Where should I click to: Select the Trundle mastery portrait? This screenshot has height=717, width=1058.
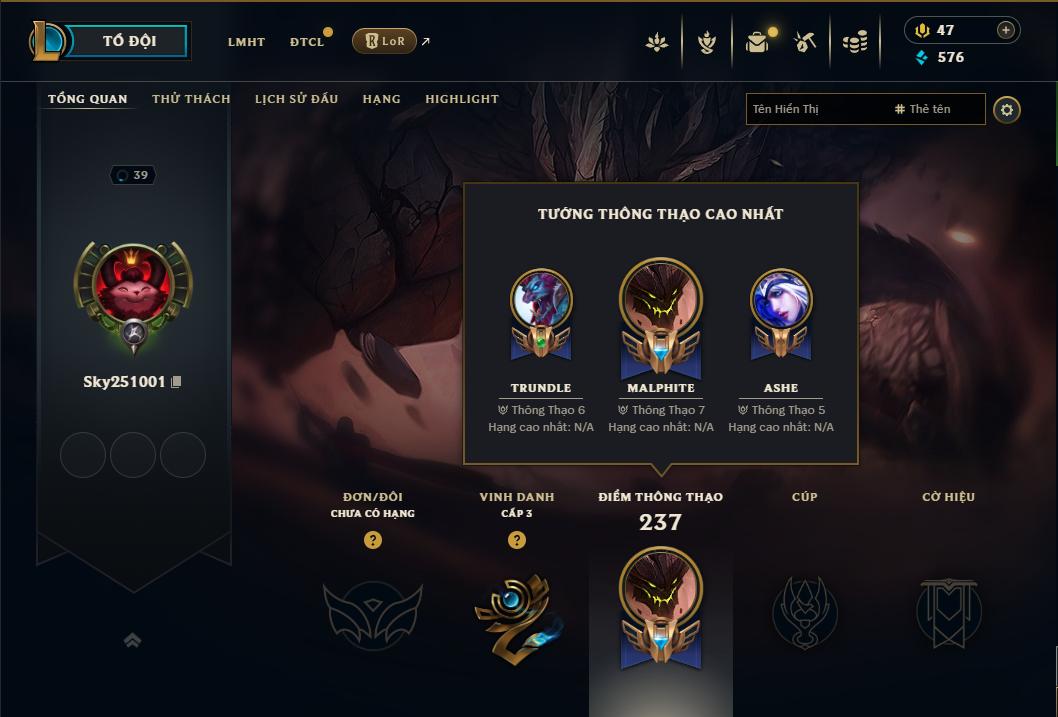click(541, 299)
